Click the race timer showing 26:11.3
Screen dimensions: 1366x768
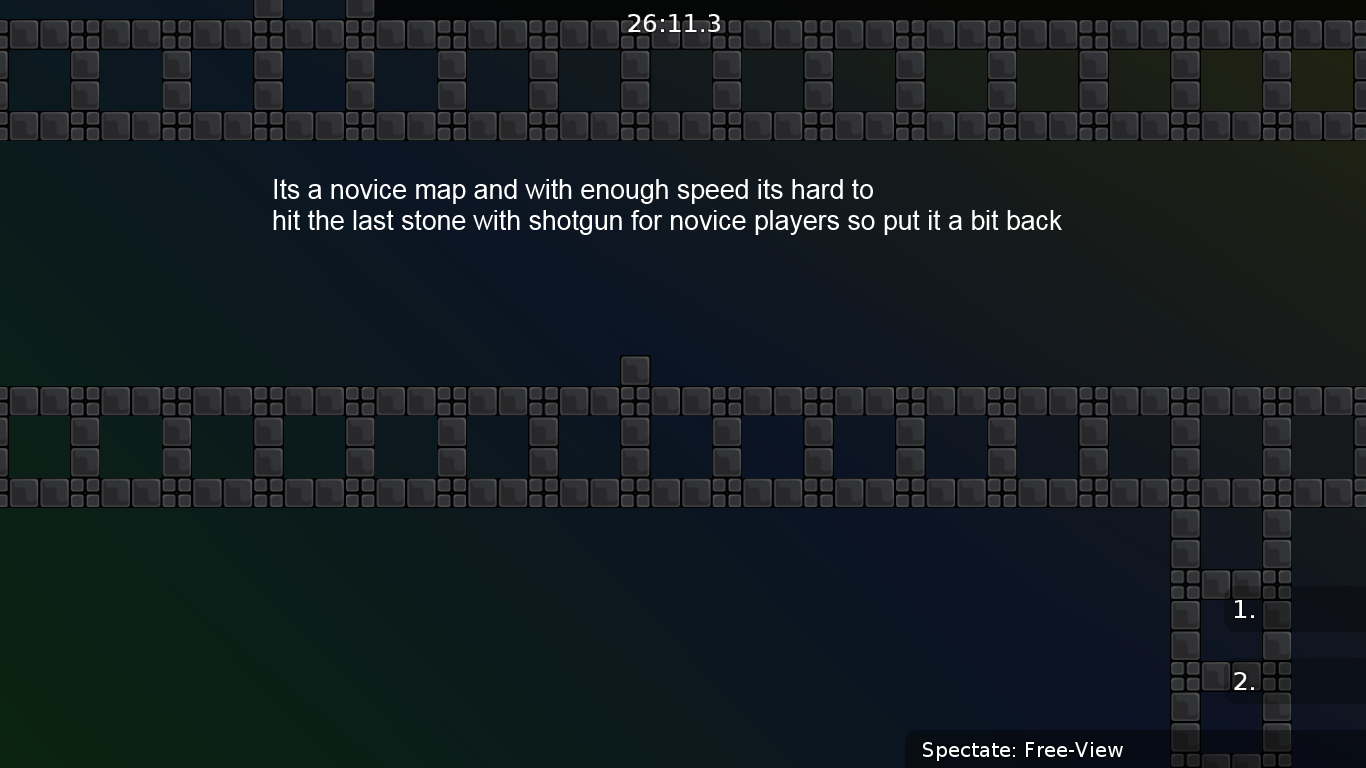tap(672, 23)
